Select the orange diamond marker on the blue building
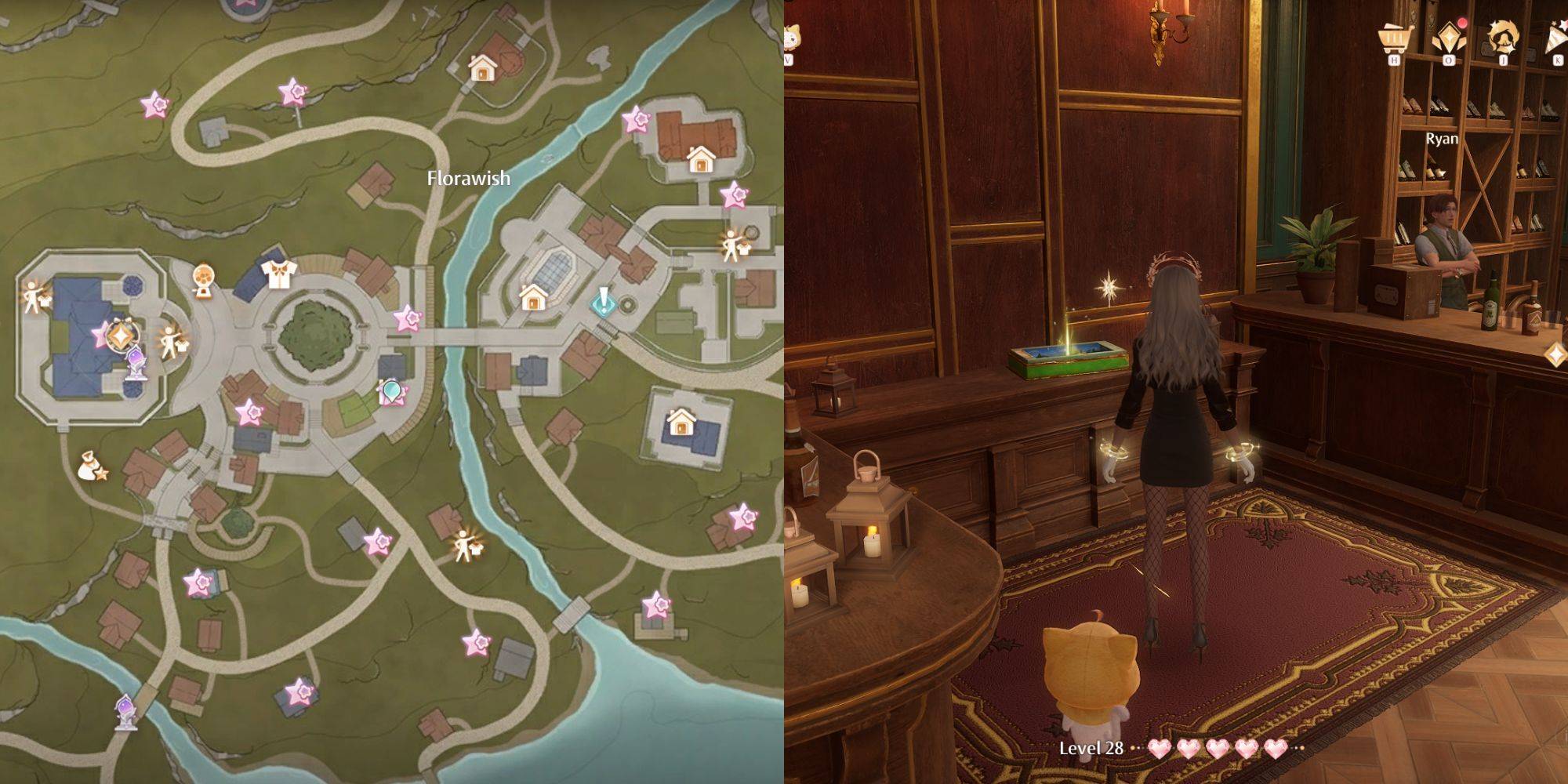Screen dimensions: 1568x784 tap(120, 336)
